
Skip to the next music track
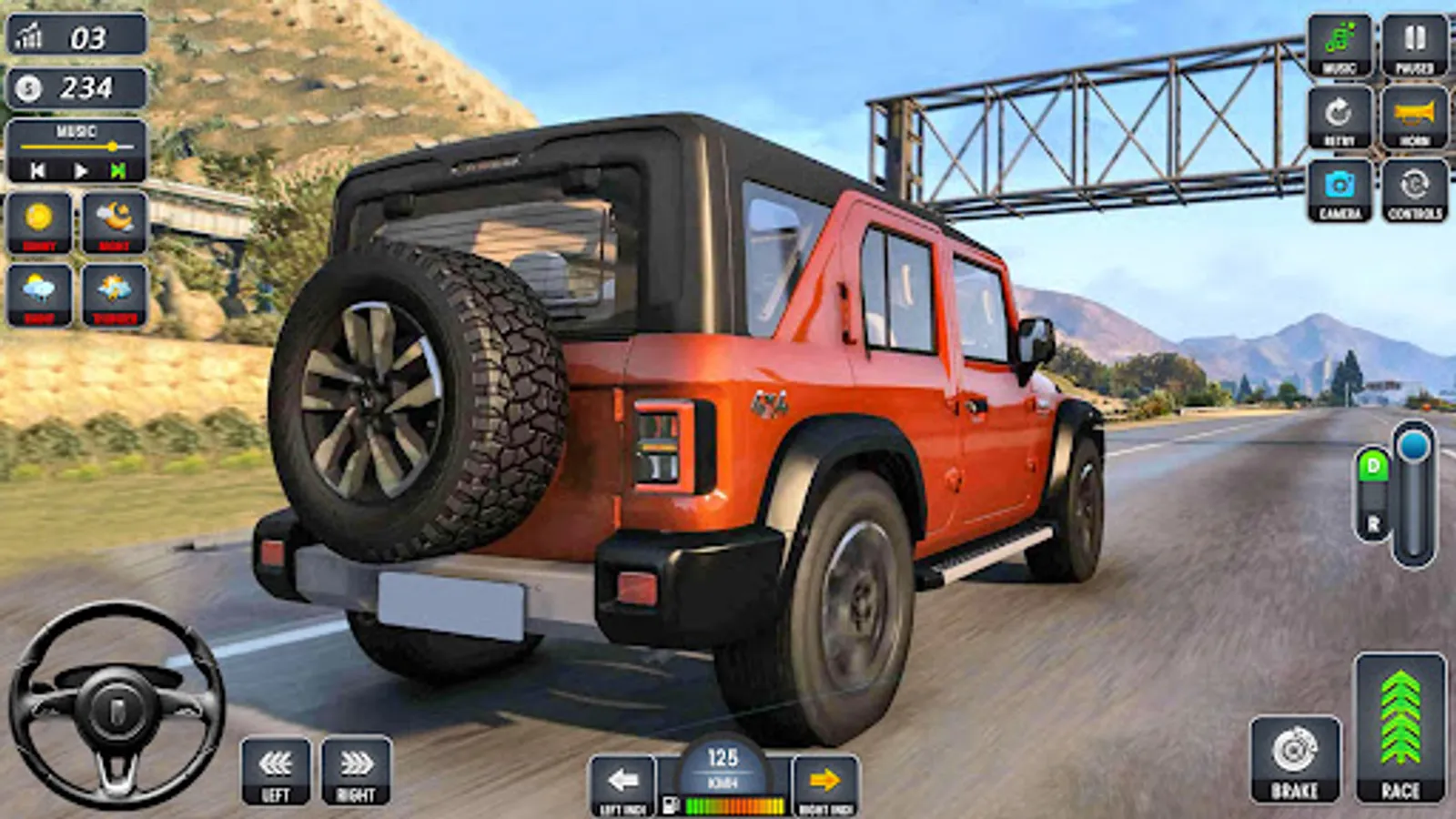coord(119,167)
